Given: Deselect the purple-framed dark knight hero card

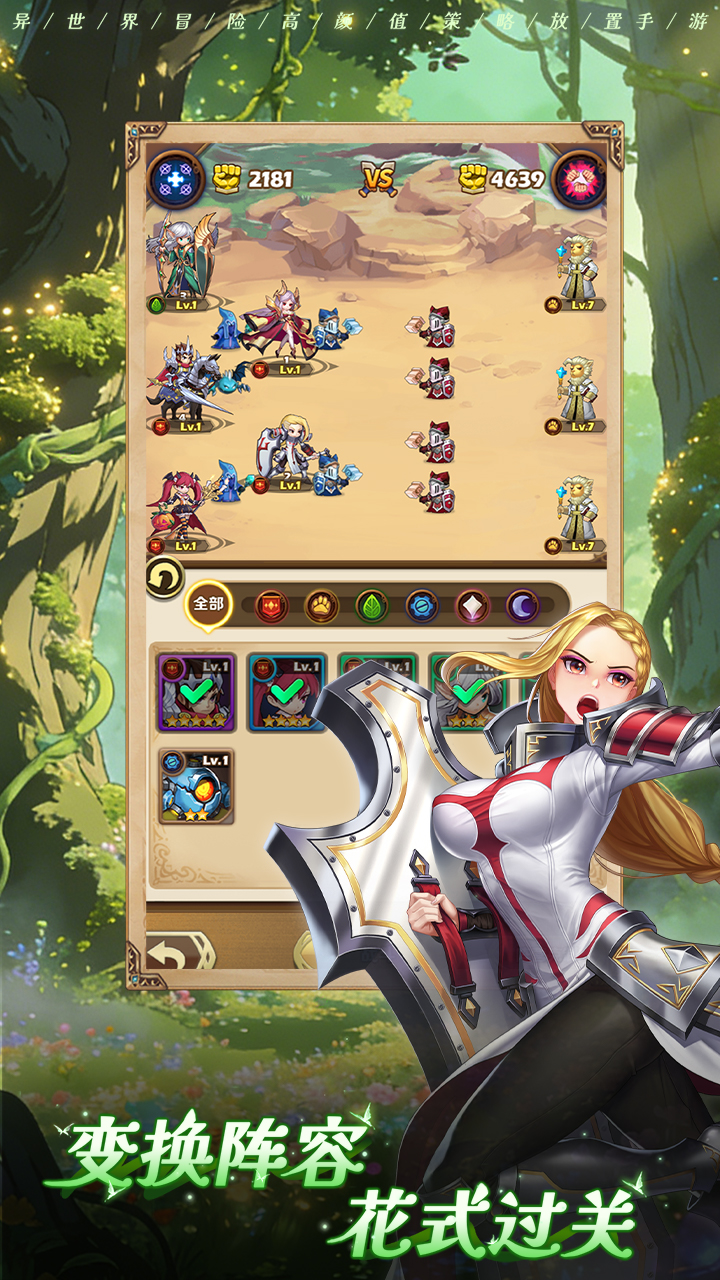Looking at the screenshot, I should [196, 692].
